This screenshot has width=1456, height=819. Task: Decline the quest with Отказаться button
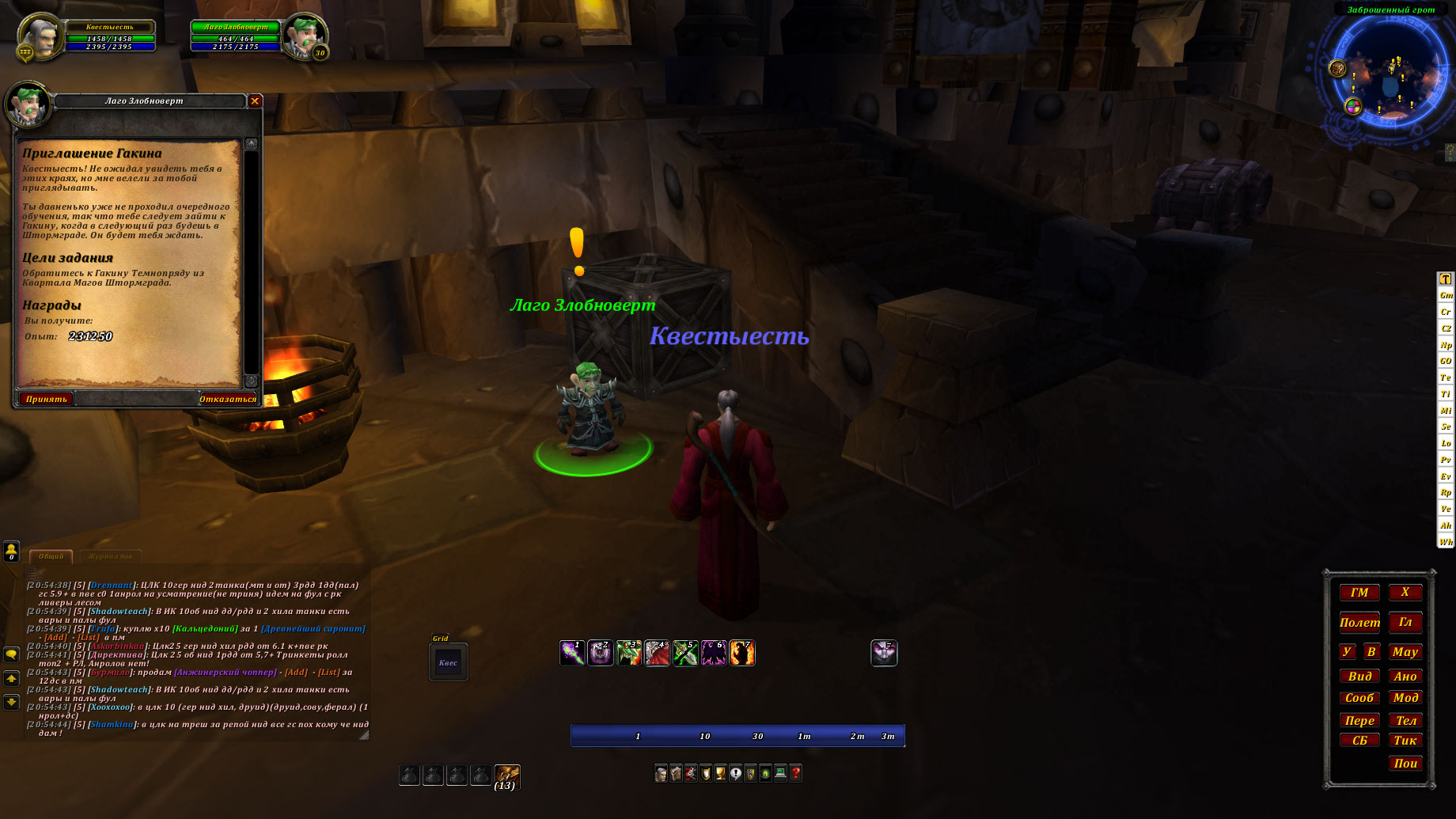click(x=228, y=399)
